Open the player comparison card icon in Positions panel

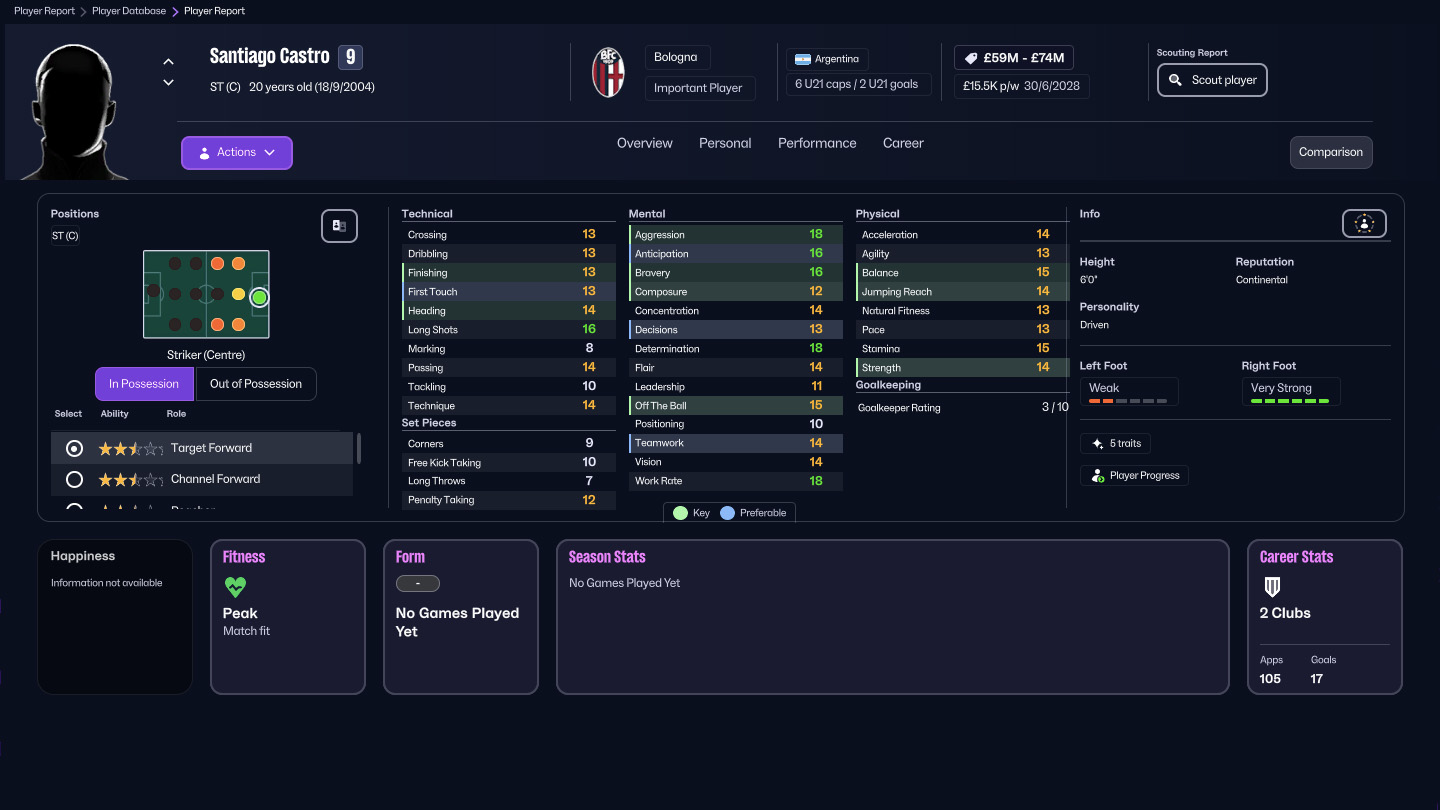339,226
